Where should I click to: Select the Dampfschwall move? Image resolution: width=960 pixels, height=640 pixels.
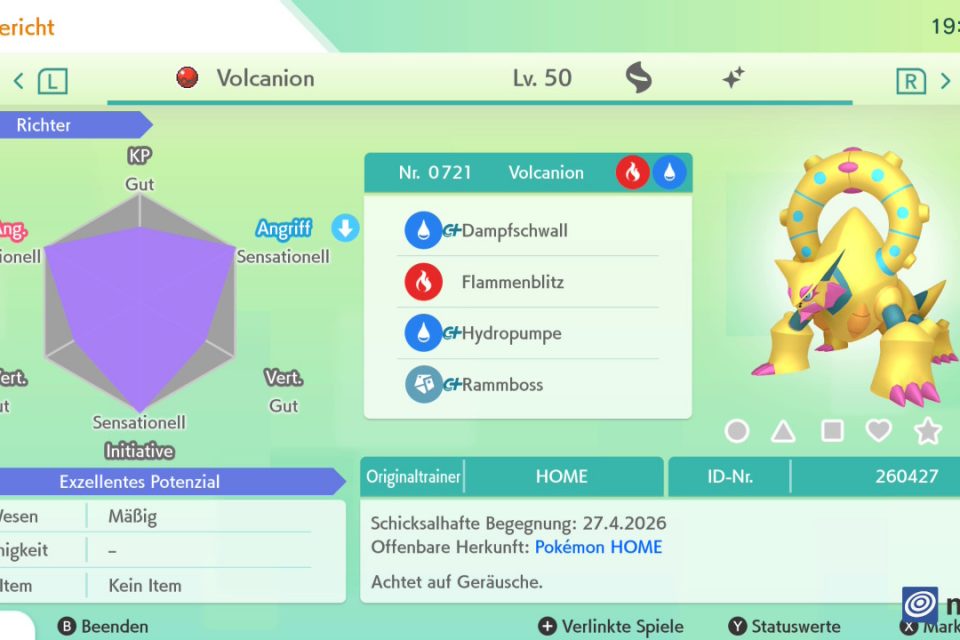point(514,231)
